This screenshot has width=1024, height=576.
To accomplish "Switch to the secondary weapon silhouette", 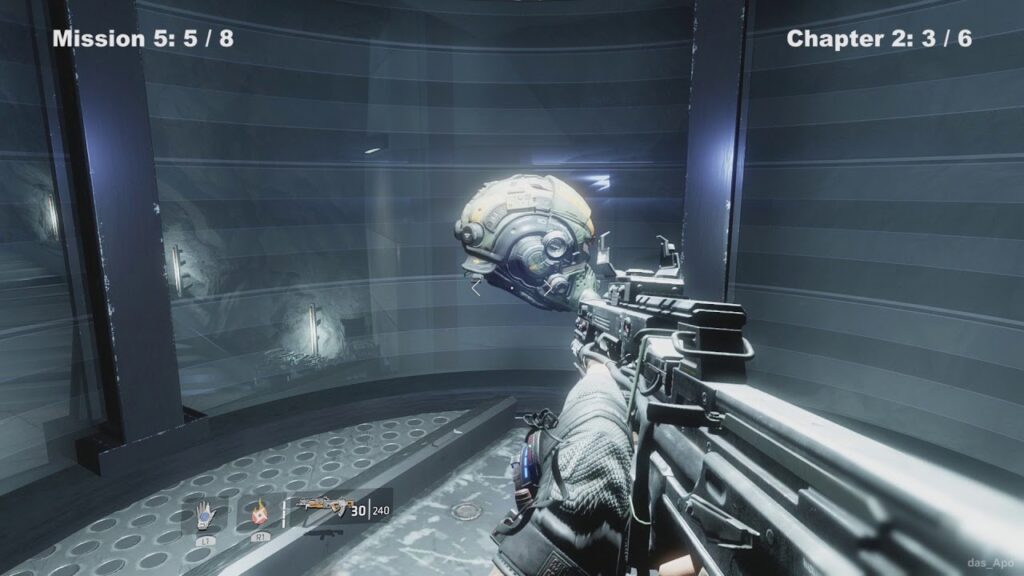I will click(x=323, y=533).
